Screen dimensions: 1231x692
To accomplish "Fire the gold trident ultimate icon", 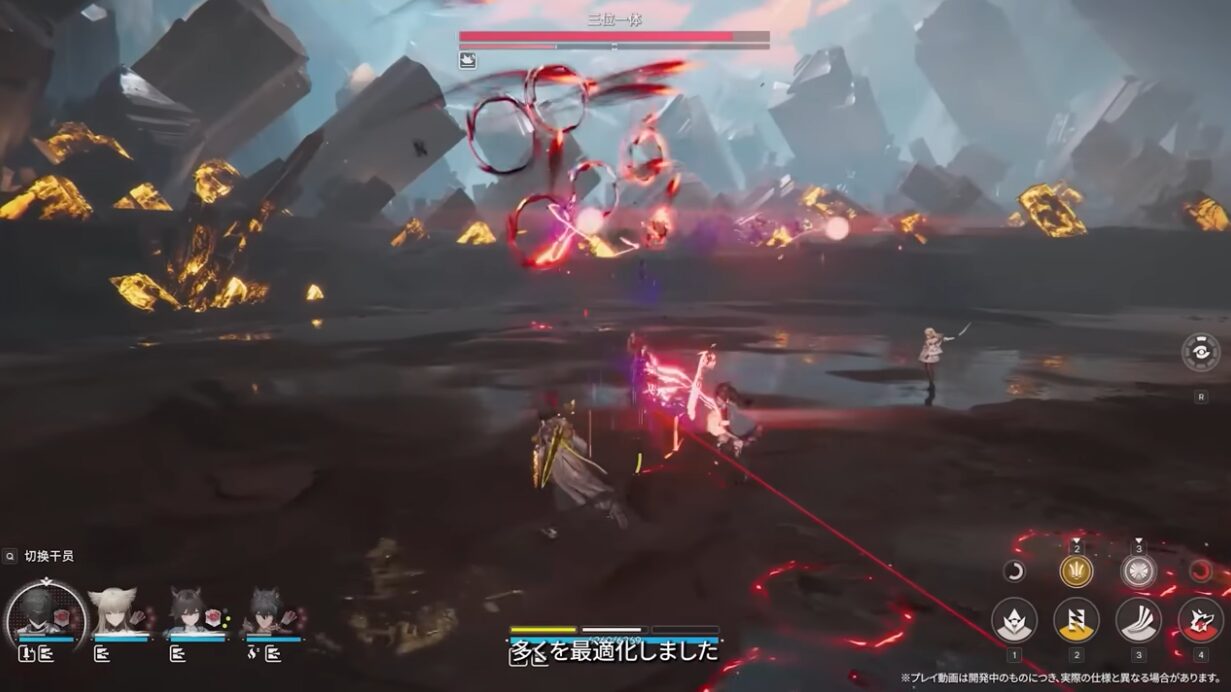I will pos(1076,571).
